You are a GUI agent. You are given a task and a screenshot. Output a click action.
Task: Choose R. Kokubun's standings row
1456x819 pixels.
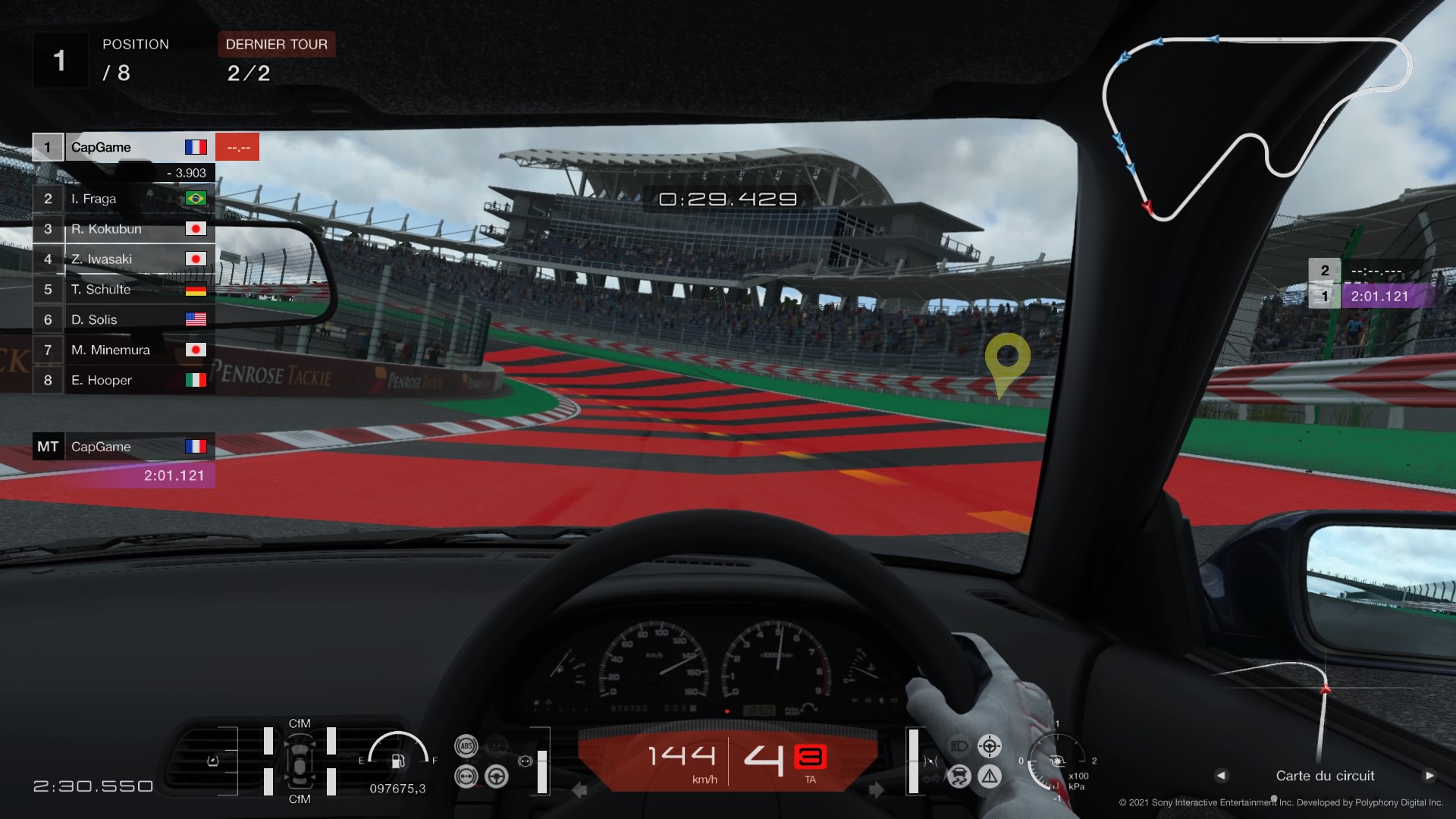124,229
